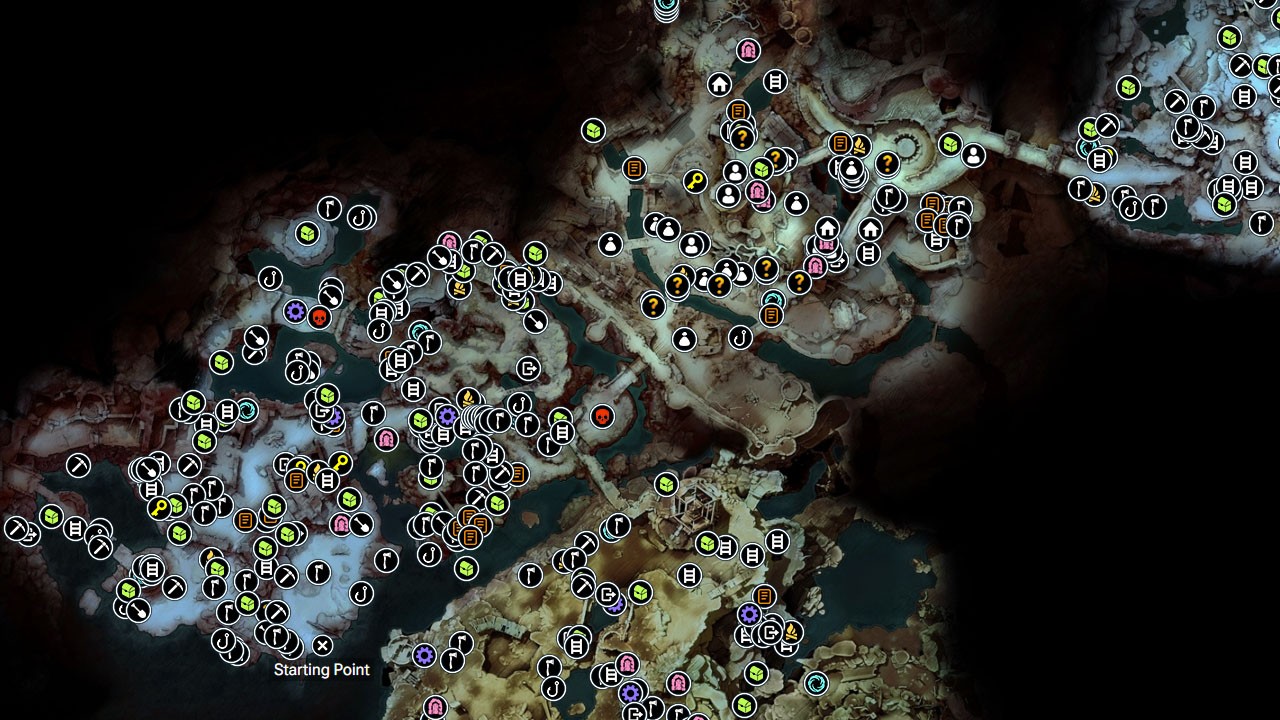1280x720 pixels.
Task: Select the X marker above Starting Point
Action: [x=322, y=643]
